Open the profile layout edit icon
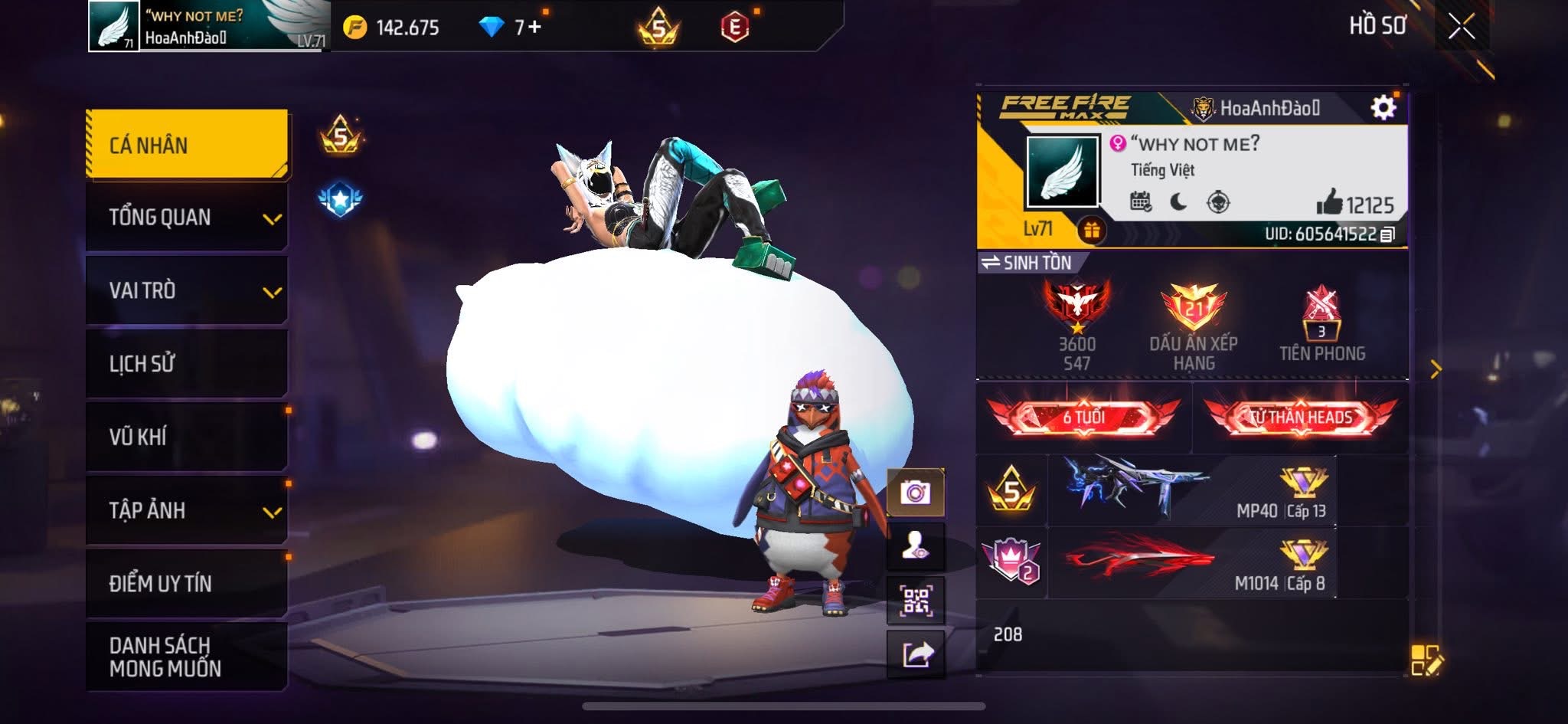This screenshot has width=1568, height=724. tap(1426, 660)
